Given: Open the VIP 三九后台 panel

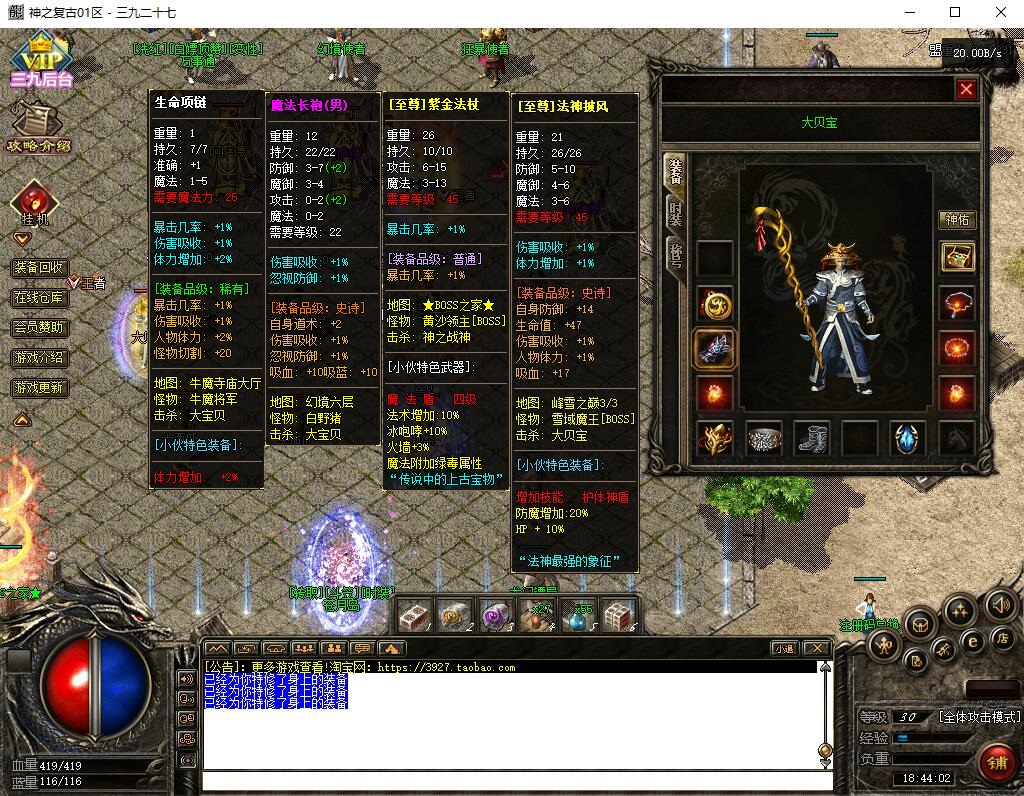Looking at the screenshot, I should click(x=40, y=60).
